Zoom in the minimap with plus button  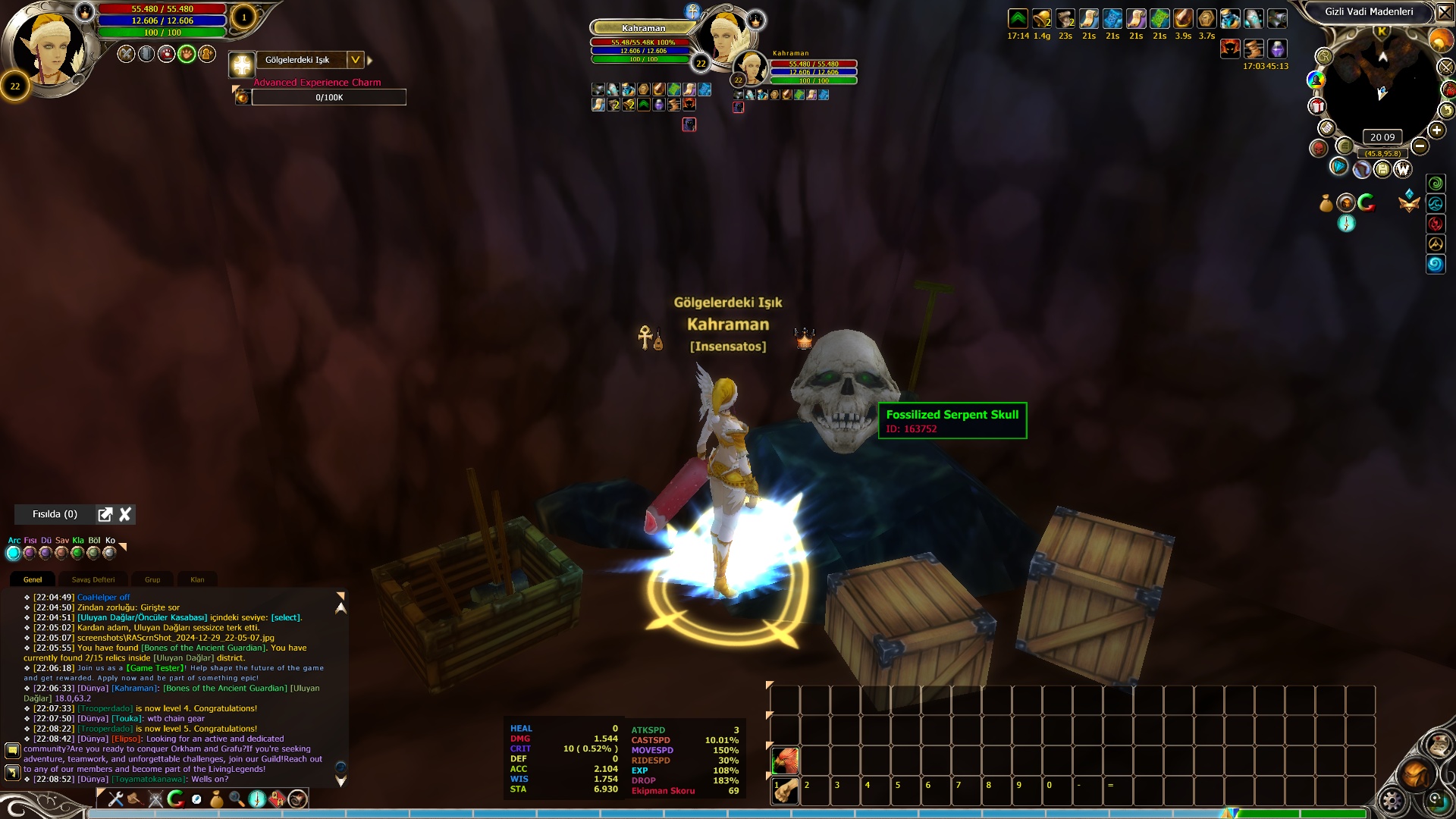point(1436,130)
